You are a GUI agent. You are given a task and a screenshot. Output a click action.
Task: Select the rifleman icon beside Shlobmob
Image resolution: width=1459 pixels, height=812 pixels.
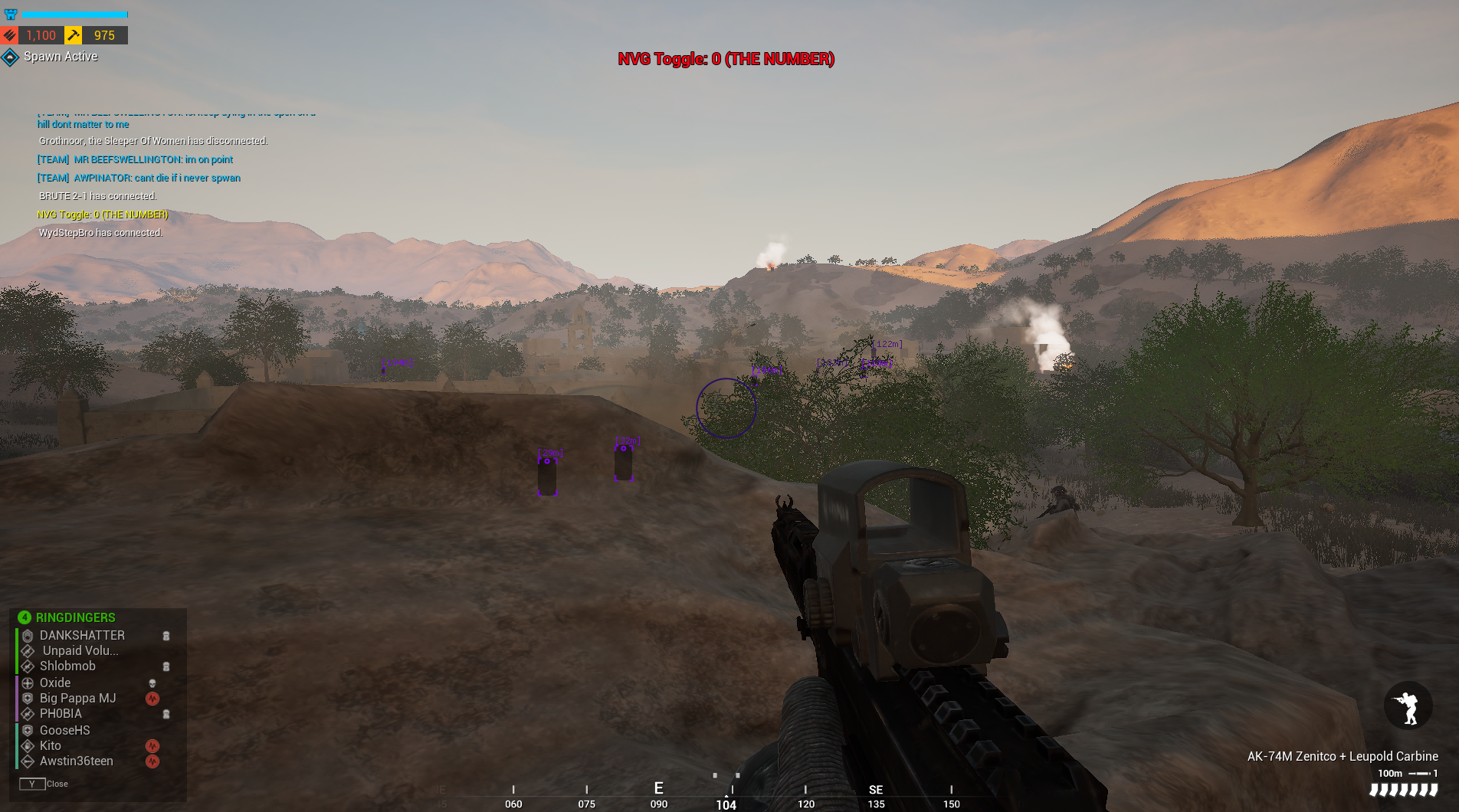pyautogui.click(x=28, y=666)
